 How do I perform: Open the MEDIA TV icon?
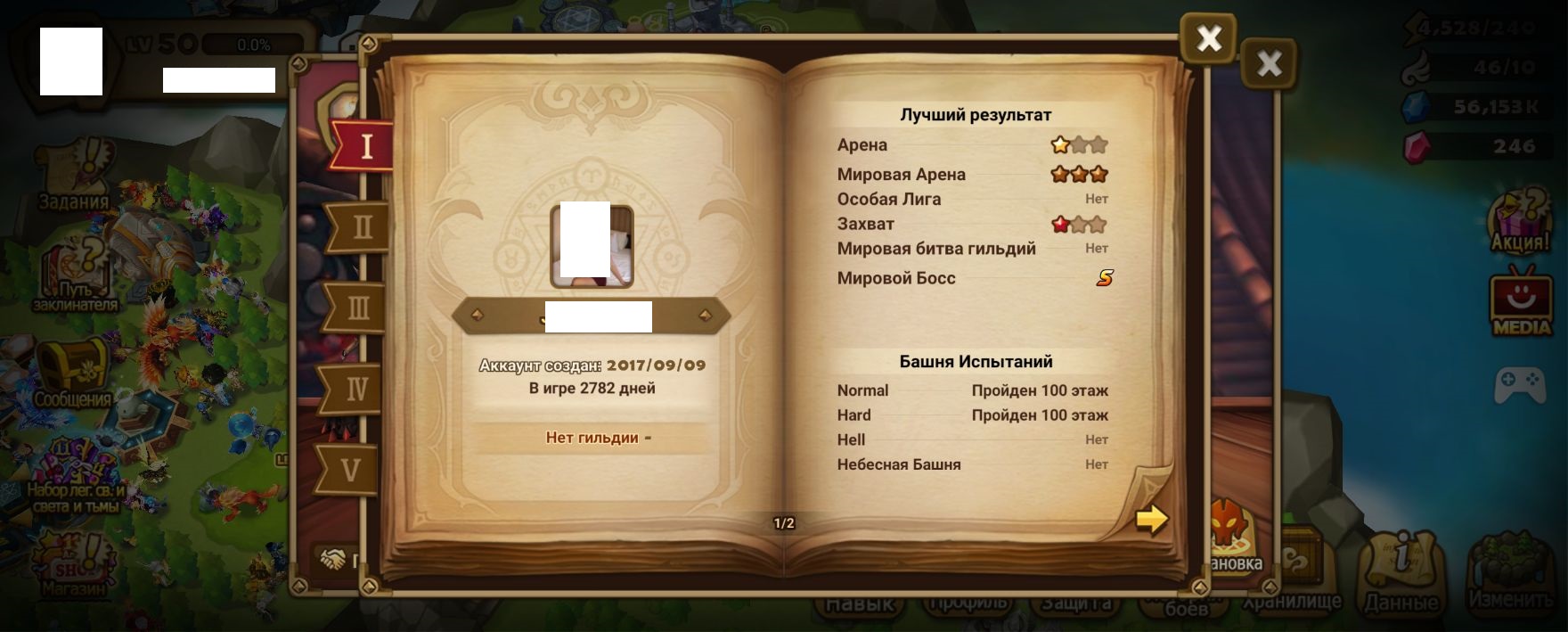[1522, 302]
